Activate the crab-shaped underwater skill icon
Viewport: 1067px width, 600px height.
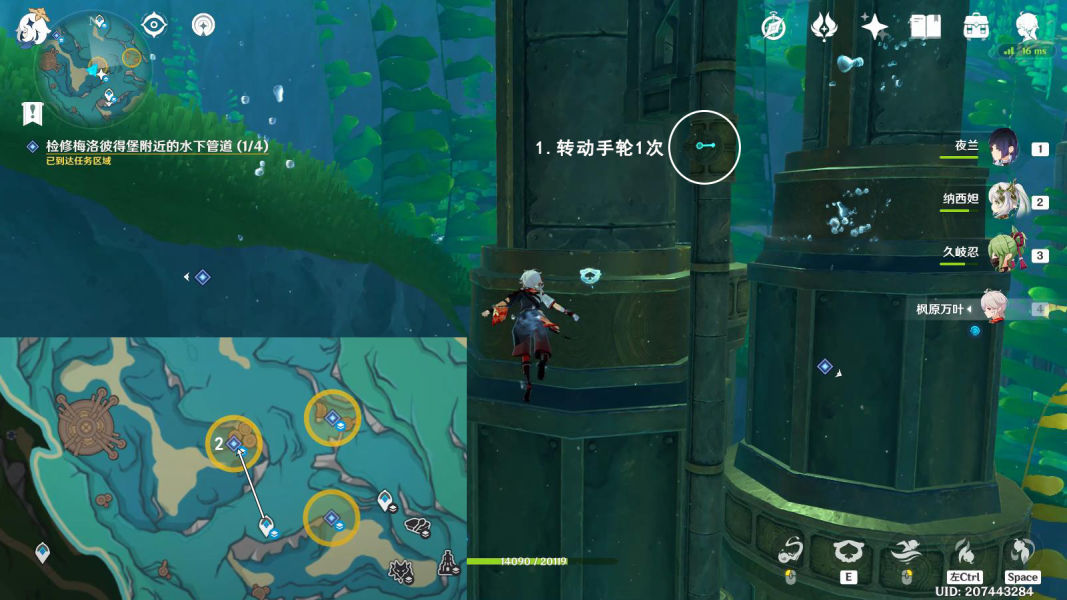849,551
